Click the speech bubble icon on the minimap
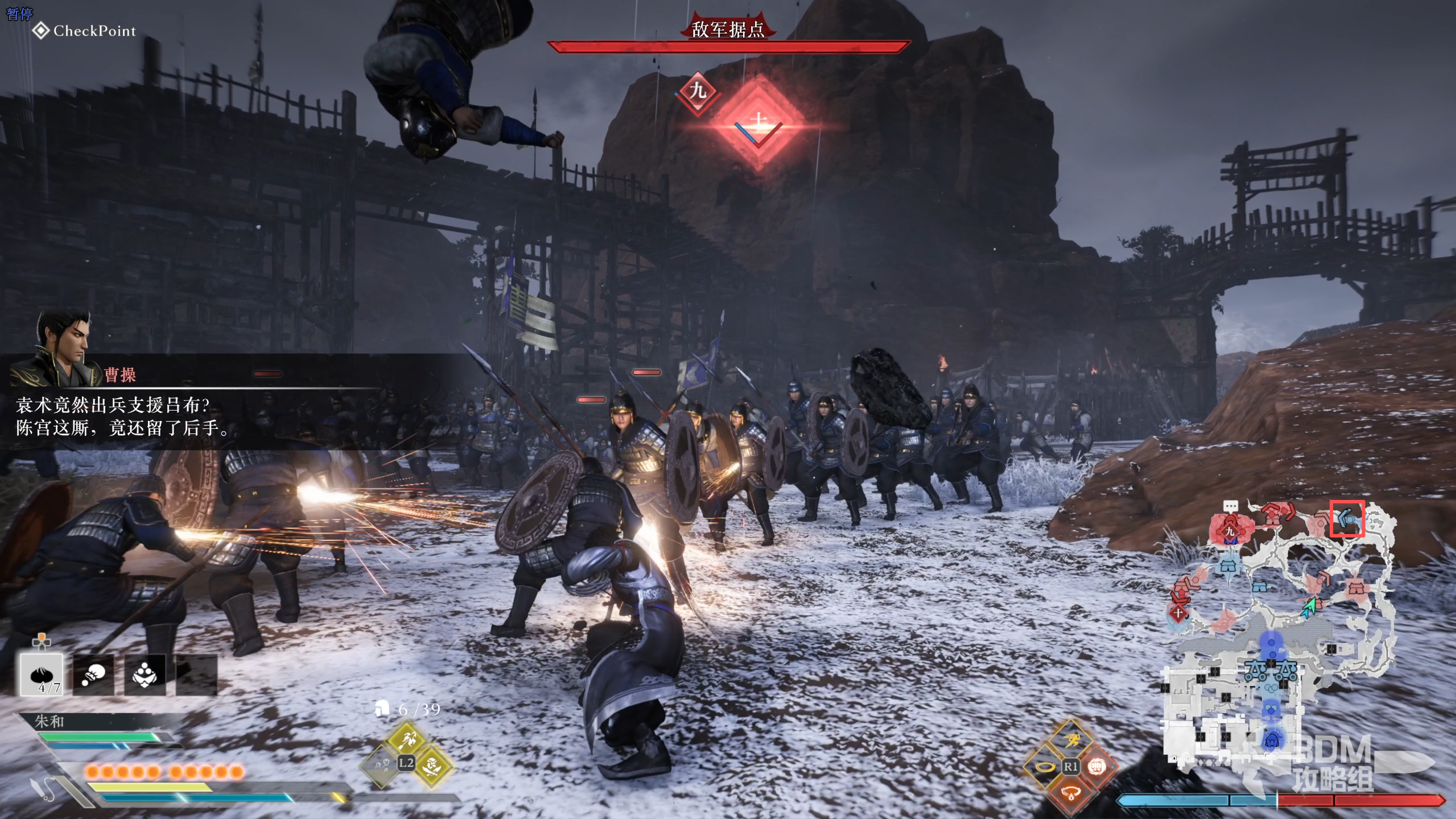The image size is (1456, 819). pyautogui.click(x=1231, y=506)
